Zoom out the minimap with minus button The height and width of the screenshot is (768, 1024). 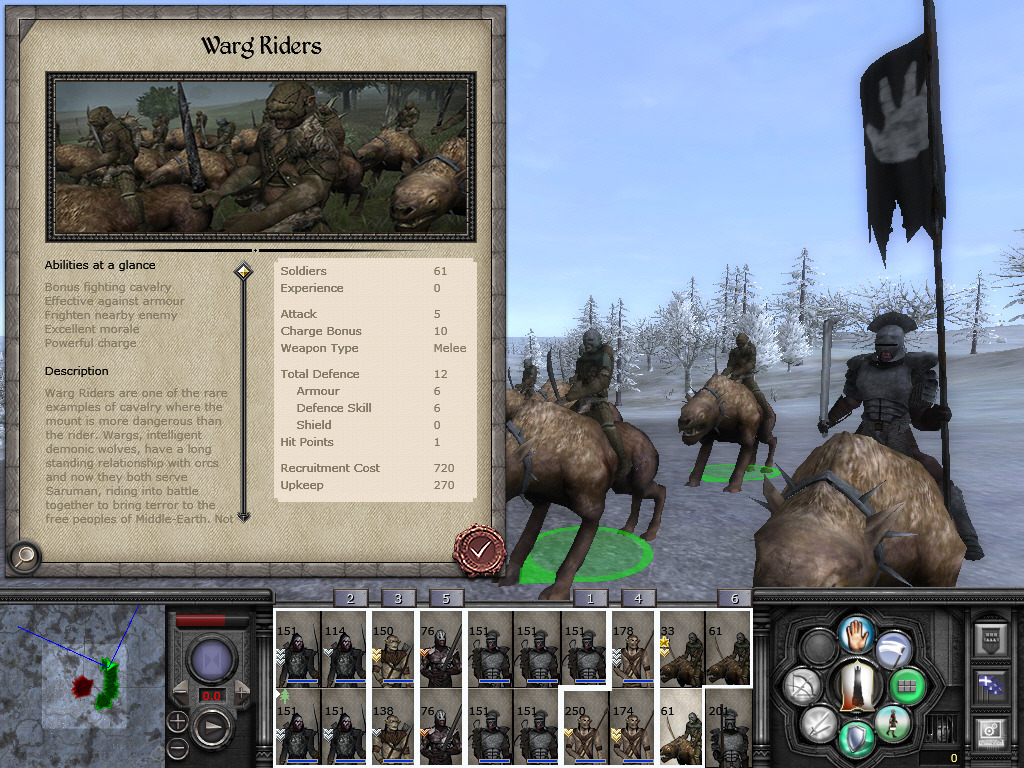point(178,747)
